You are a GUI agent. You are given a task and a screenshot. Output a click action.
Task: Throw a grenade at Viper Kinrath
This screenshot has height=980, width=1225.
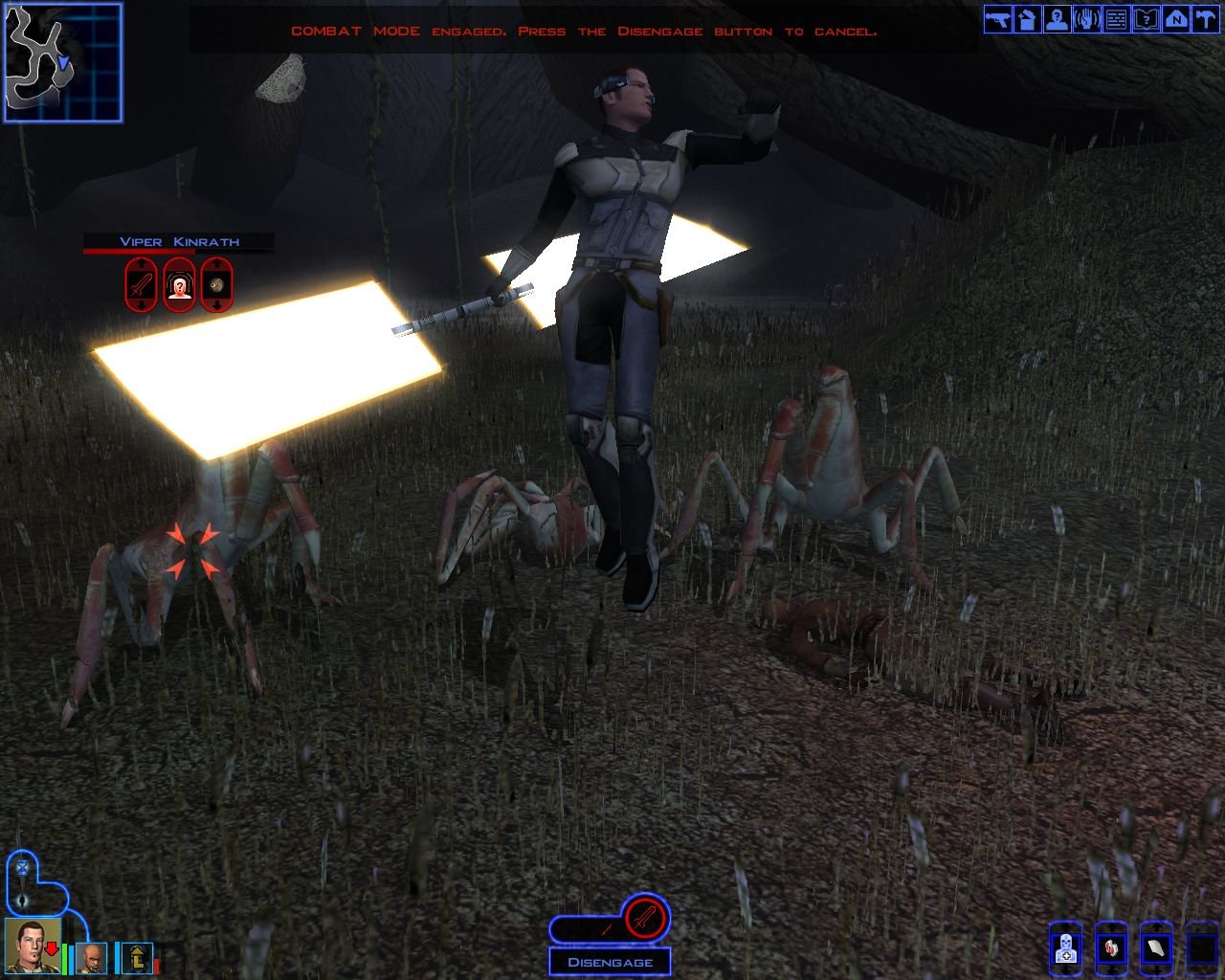click(217, 284)
